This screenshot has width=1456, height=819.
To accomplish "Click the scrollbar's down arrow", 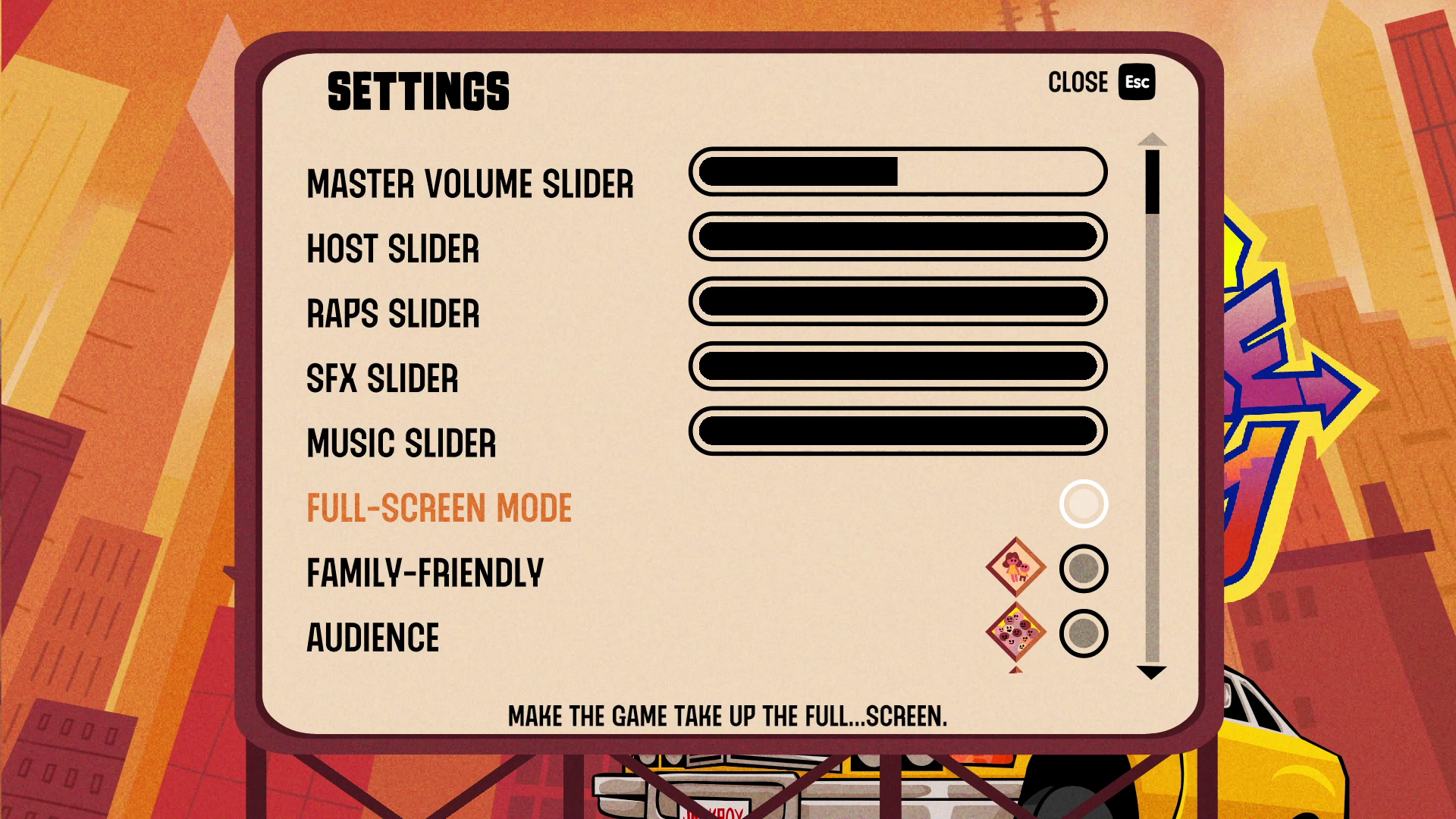I will [x=1151, y=672].
